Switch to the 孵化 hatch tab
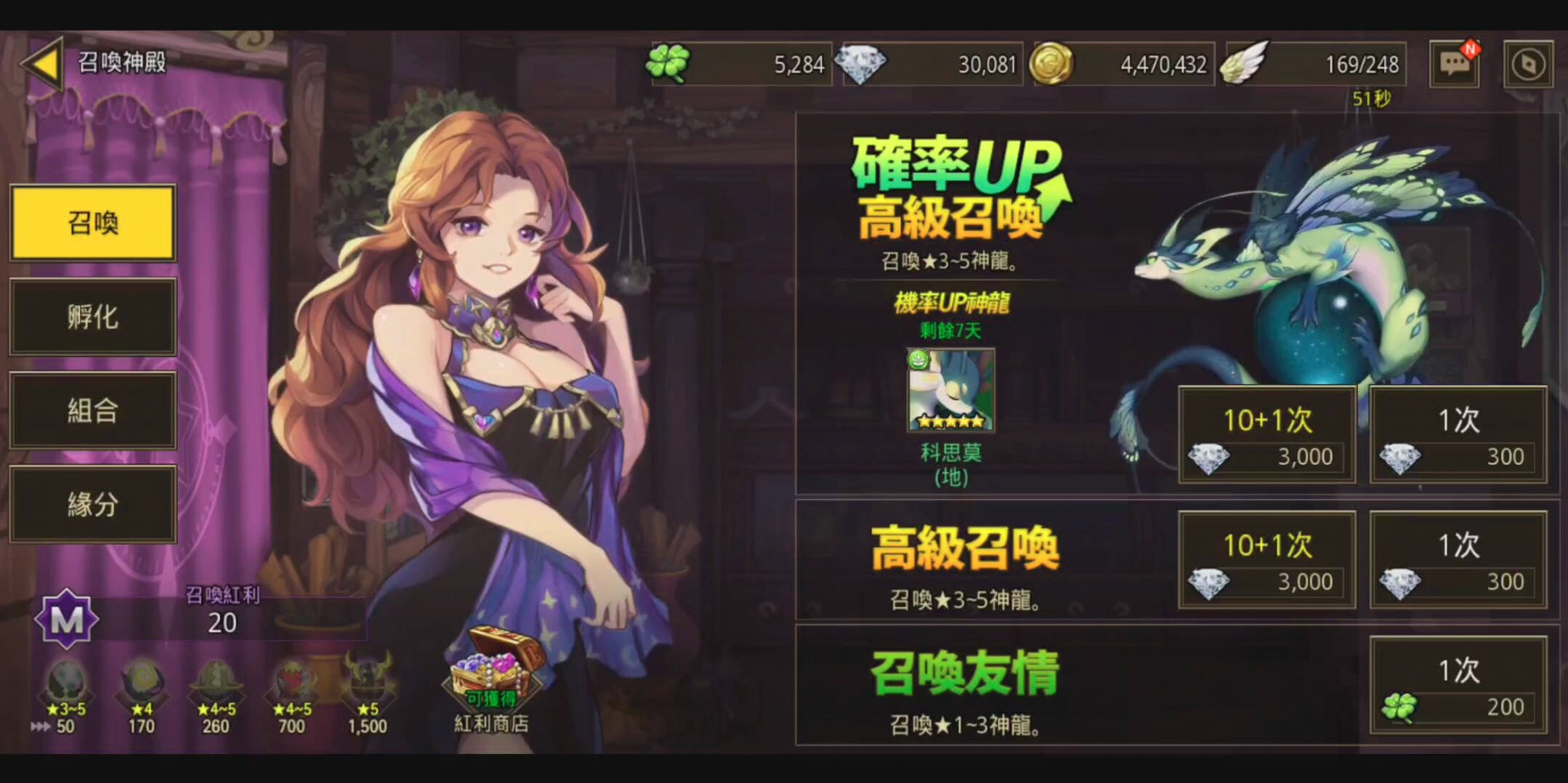 click(92, 317)
